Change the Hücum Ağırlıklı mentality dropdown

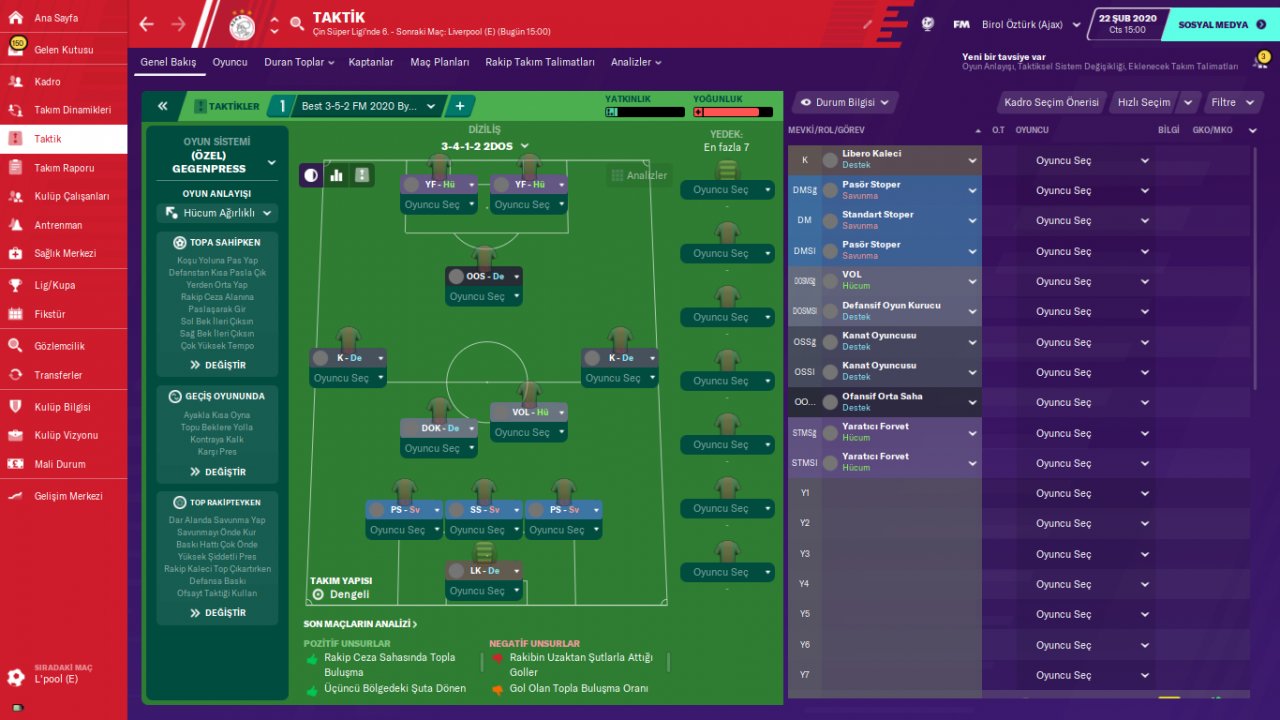point(217,213)
